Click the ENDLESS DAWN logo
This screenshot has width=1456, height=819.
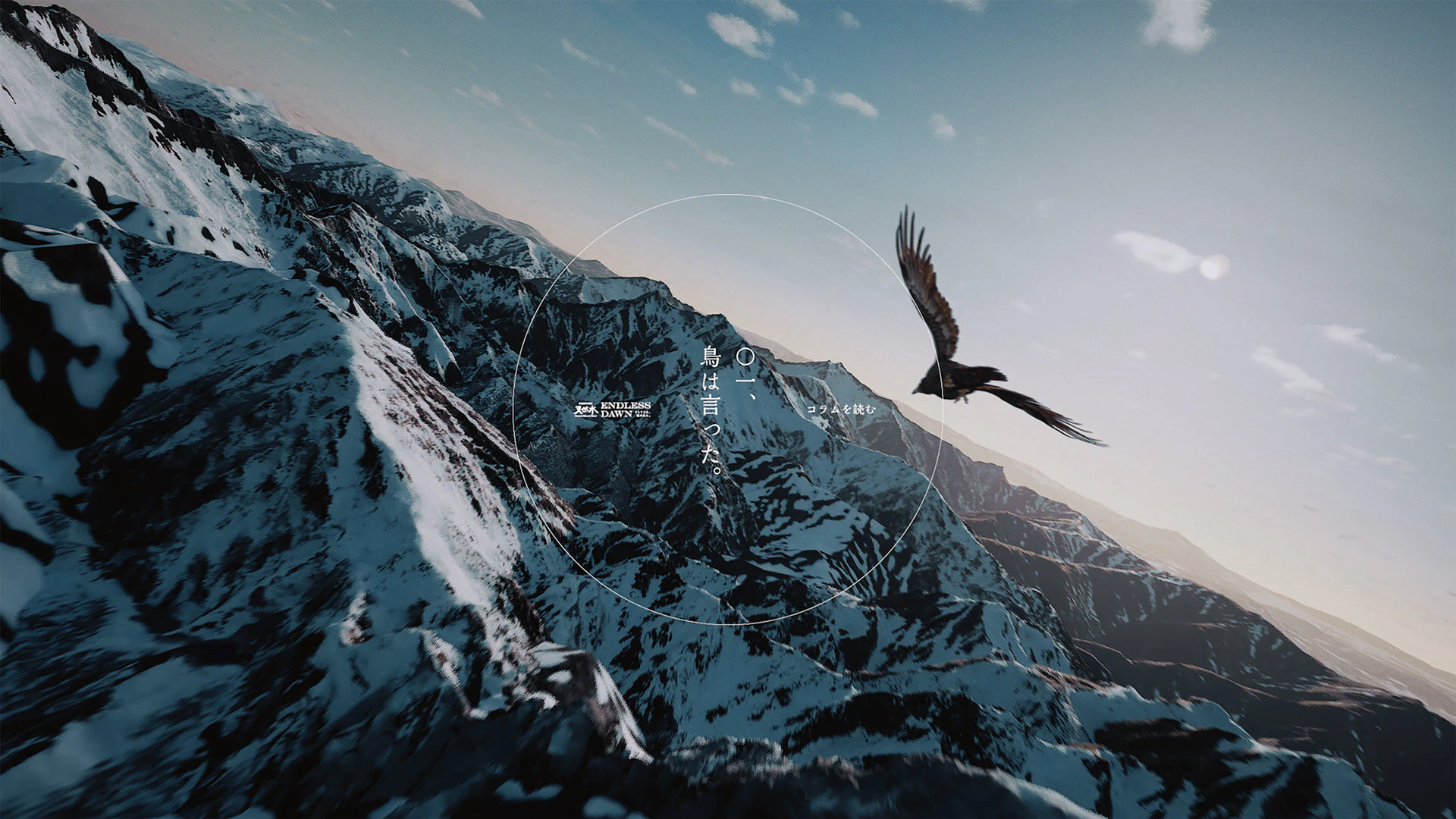click(612, 410)
